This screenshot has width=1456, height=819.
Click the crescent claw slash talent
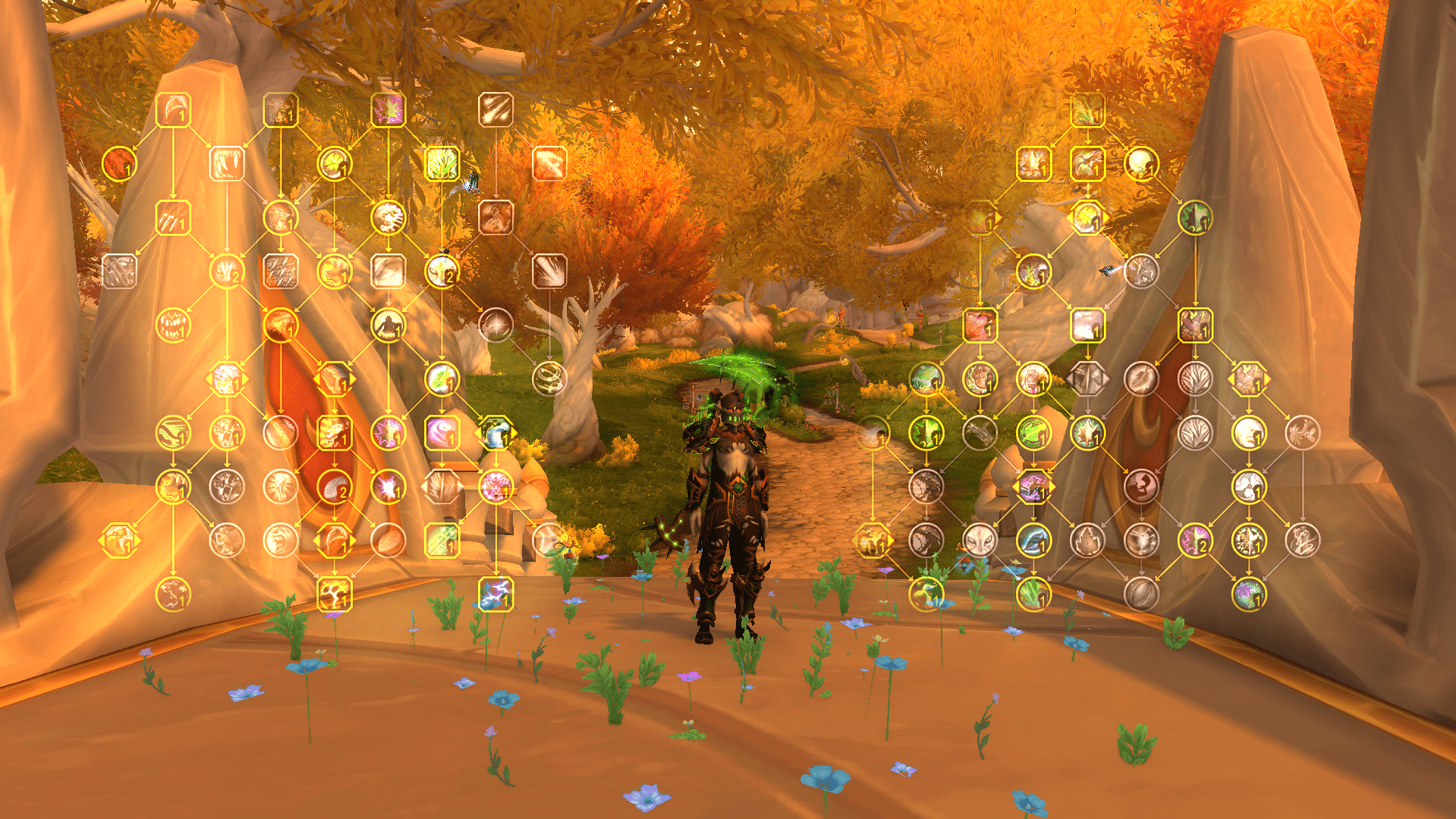(173, 110)
